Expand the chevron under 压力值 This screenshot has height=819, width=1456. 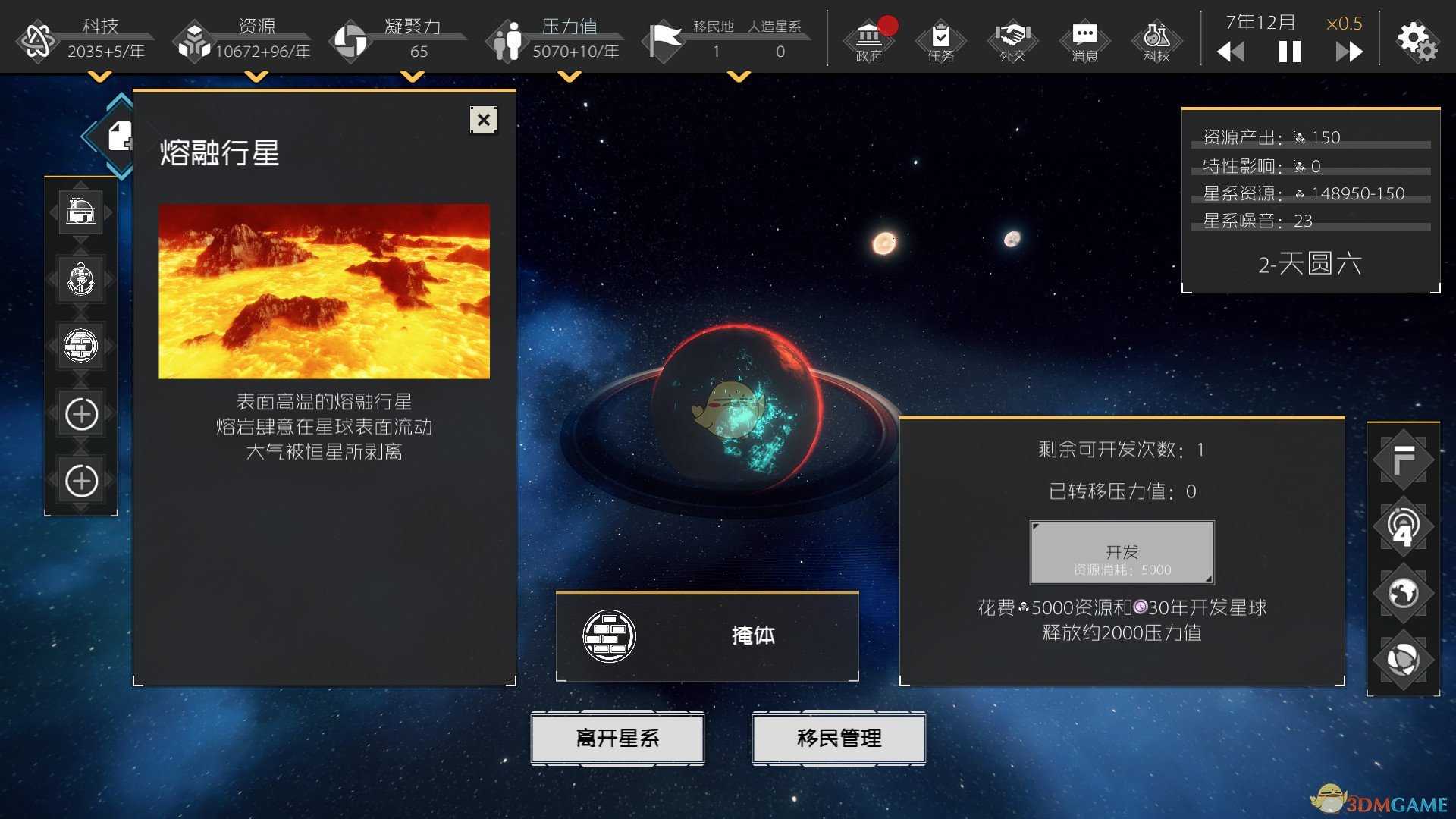570,76
